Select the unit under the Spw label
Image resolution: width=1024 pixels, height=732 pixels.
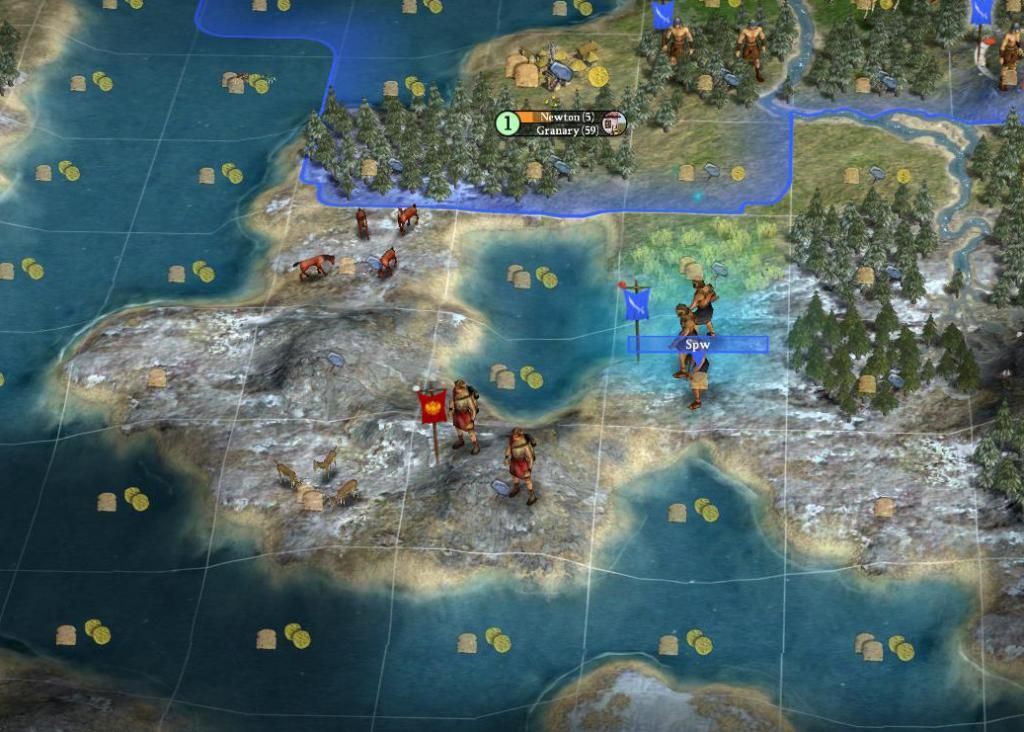695,372
